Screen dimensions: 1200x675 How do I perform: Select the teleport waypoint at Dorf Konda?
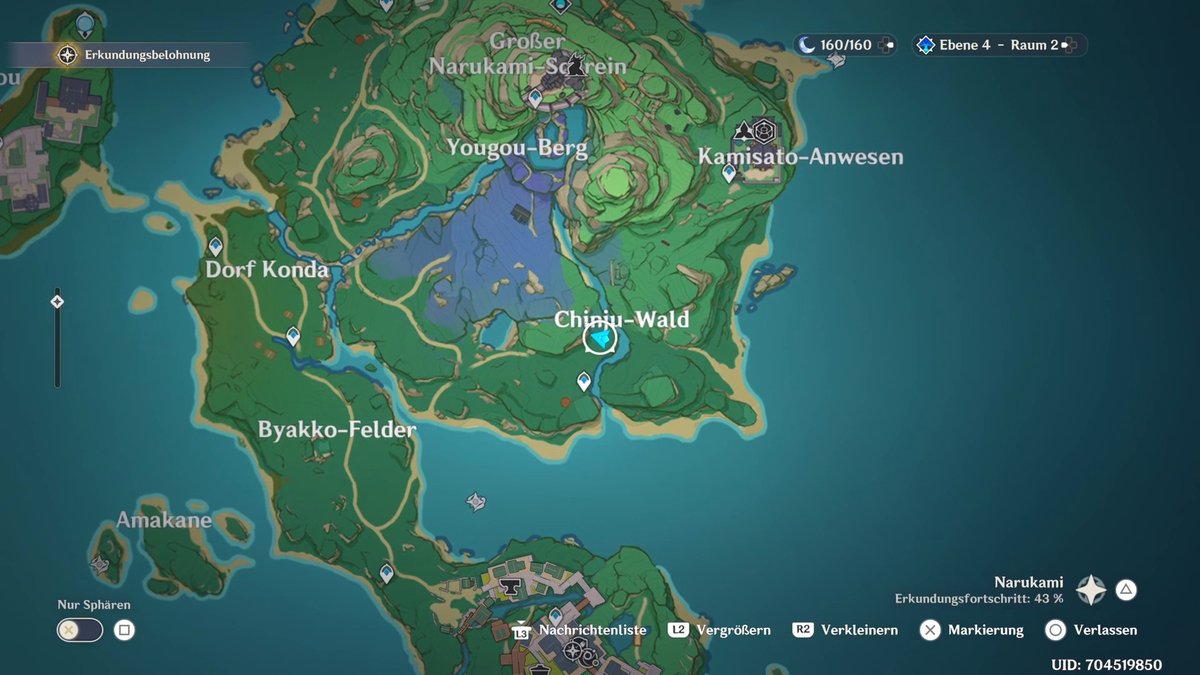215,246
